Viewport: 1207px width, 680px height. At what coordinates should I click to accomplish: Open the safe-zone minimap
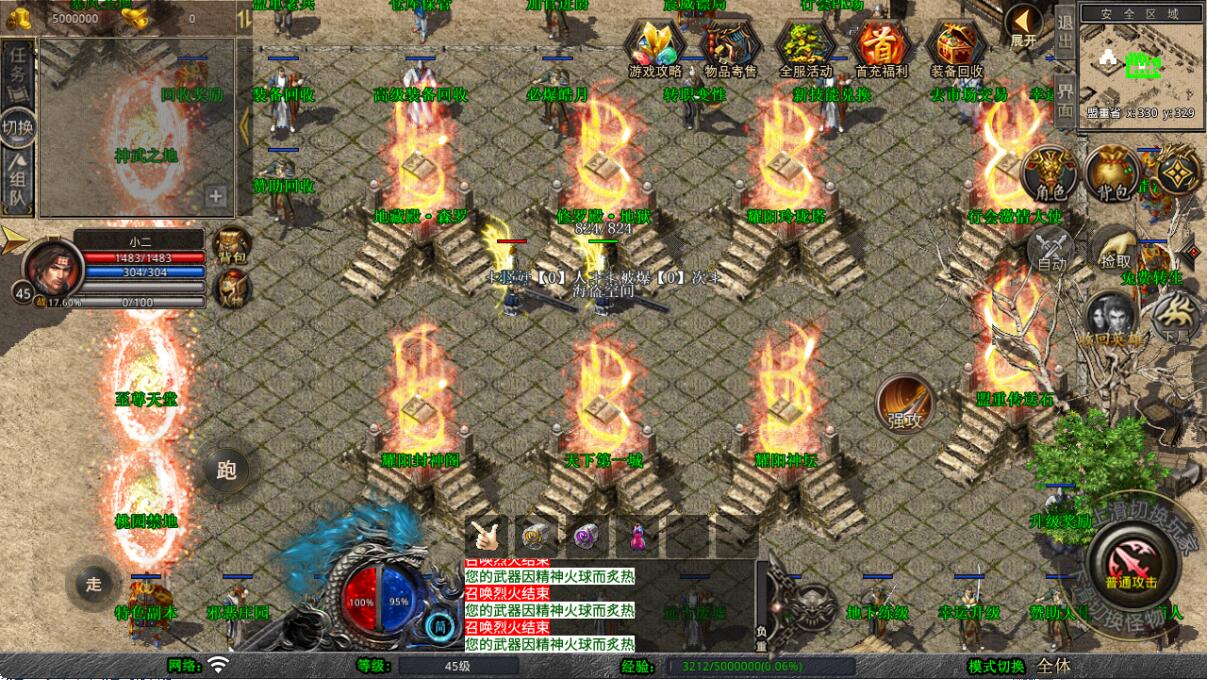point(1140,62)
